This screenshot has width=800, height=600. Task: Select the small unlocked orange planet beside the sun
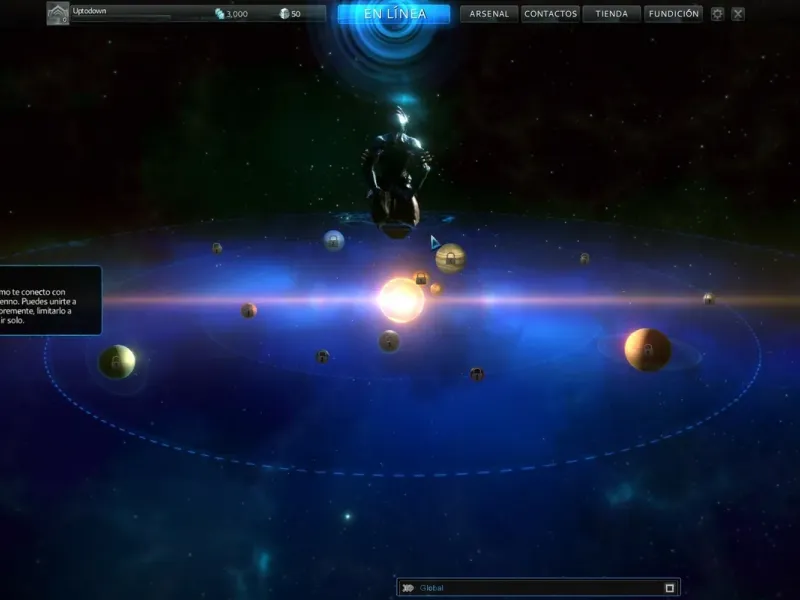click(435, 289)
